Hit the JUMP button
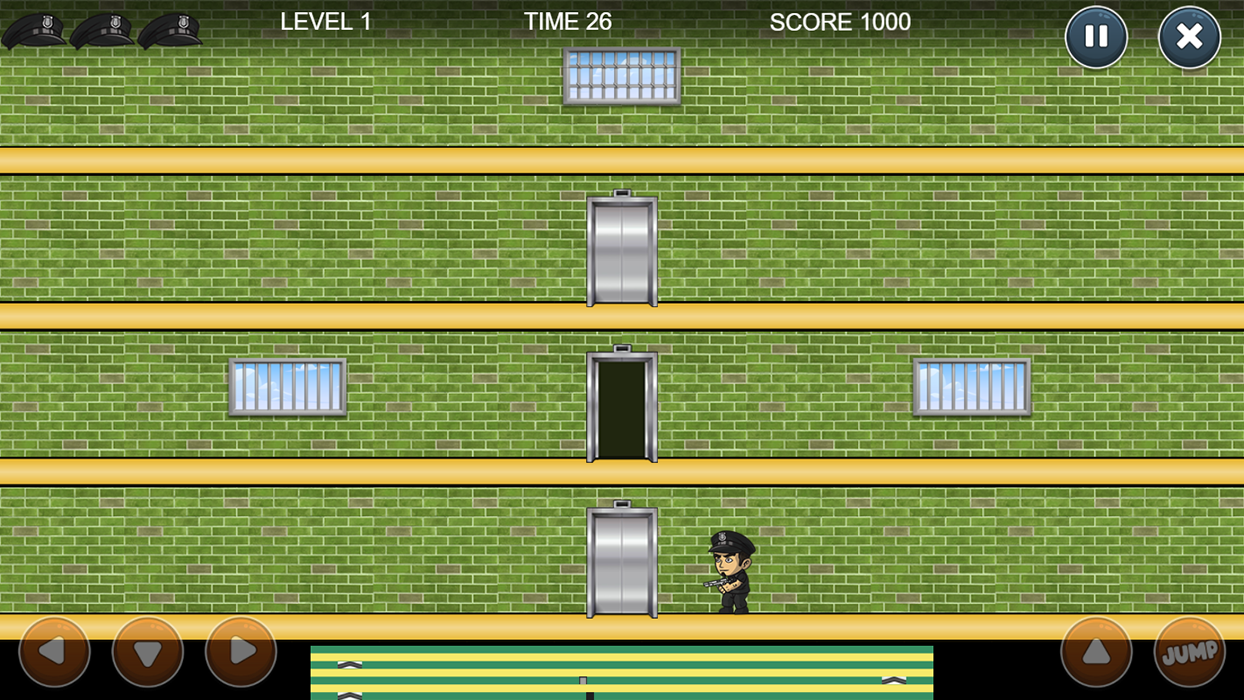The width and height of the screenshot is (1244, 700). click(1189, 652)
